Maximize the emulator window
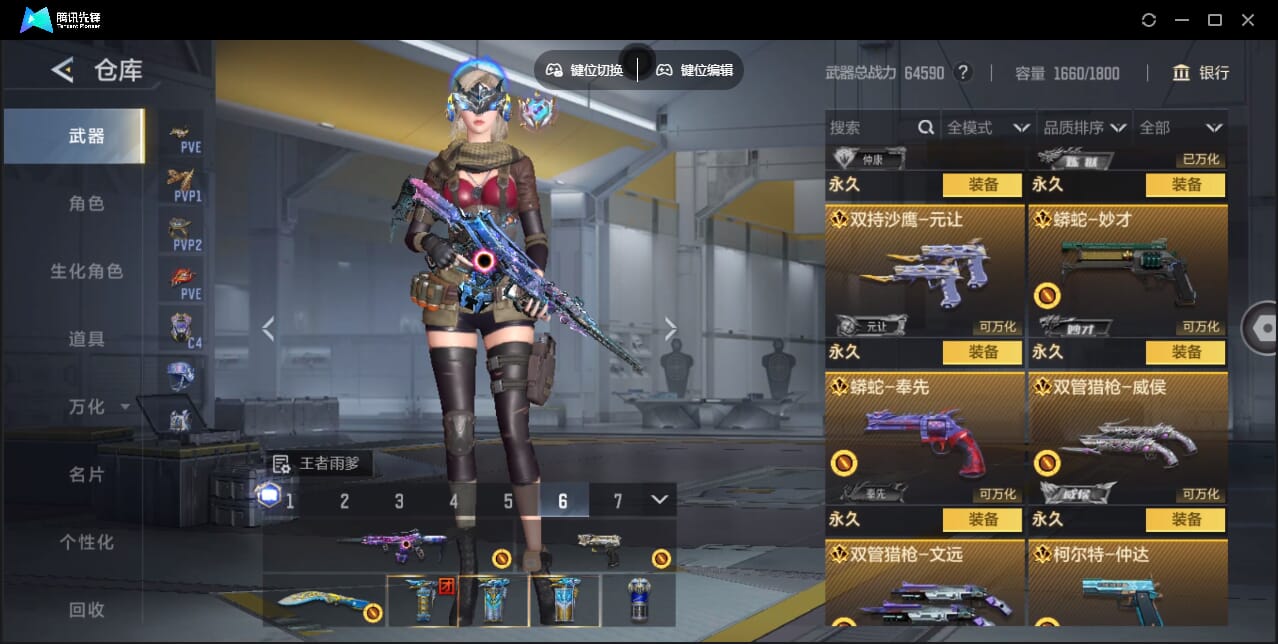1278x644 pixels. coord(1215,20)
